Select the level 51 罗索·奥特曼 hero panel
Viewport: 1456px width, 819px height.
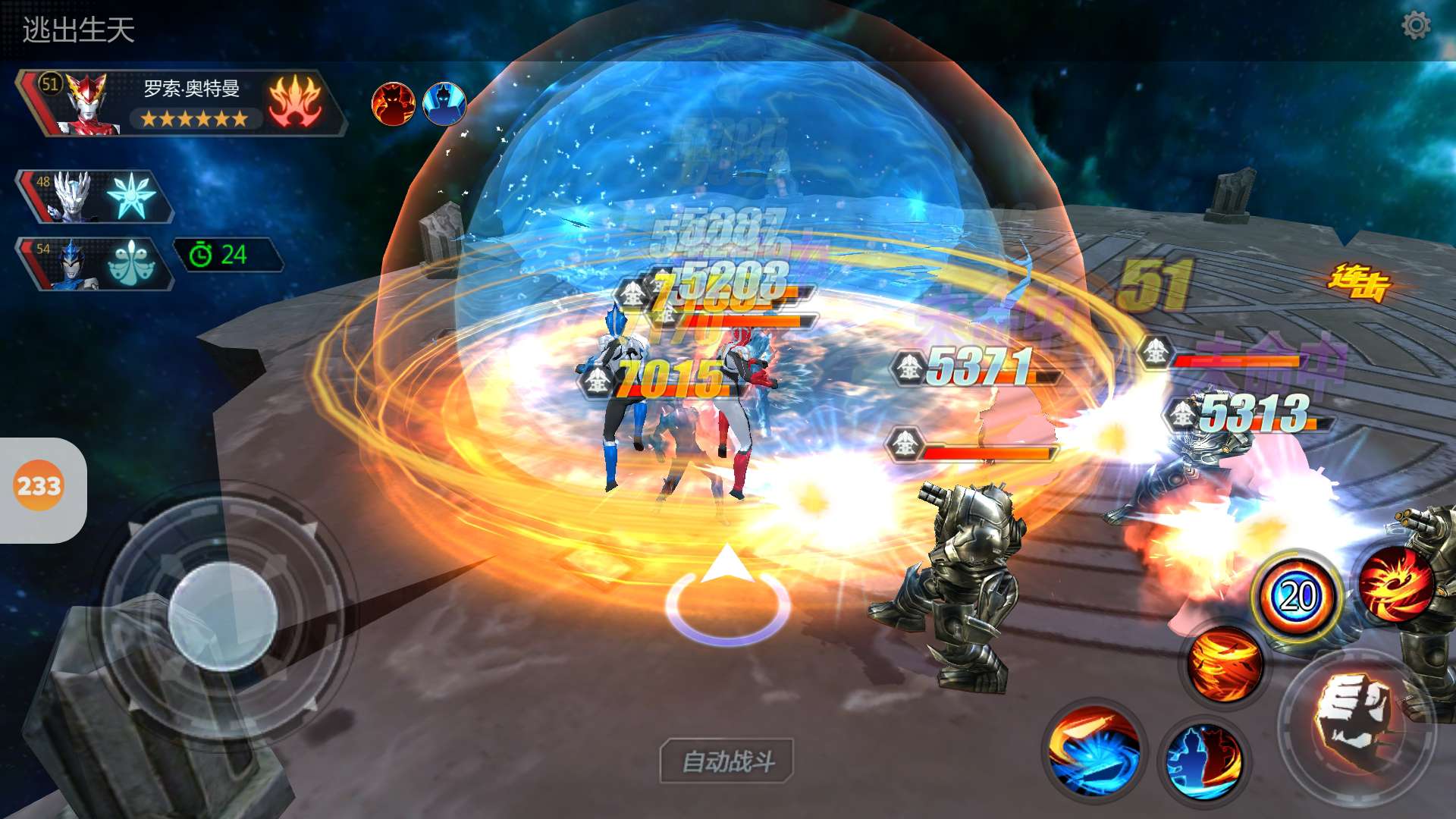click(x=180, y=104)
